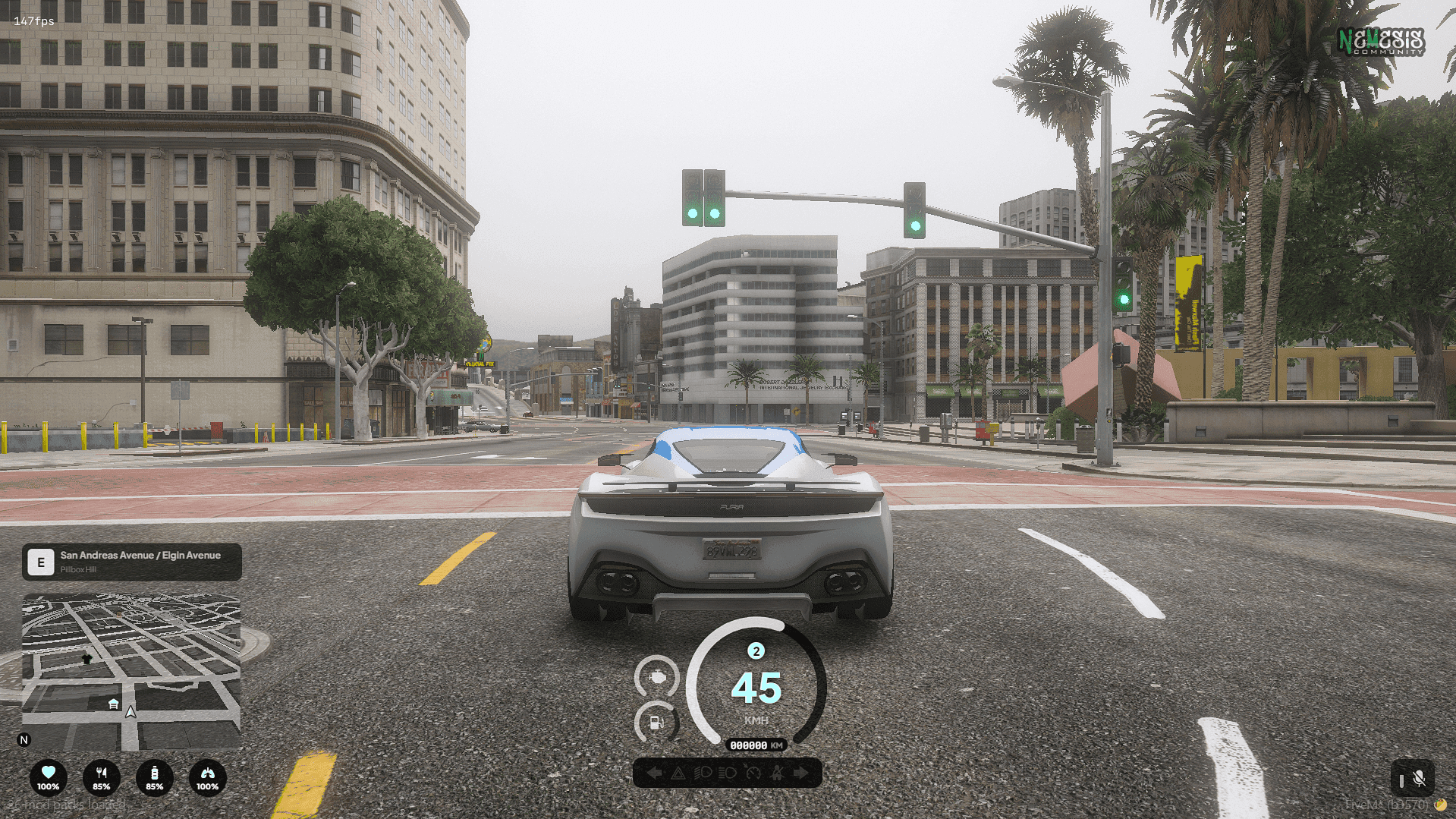Click the 147fps counter
Screen dimensions: 1456x819
(x=32, y=21)
